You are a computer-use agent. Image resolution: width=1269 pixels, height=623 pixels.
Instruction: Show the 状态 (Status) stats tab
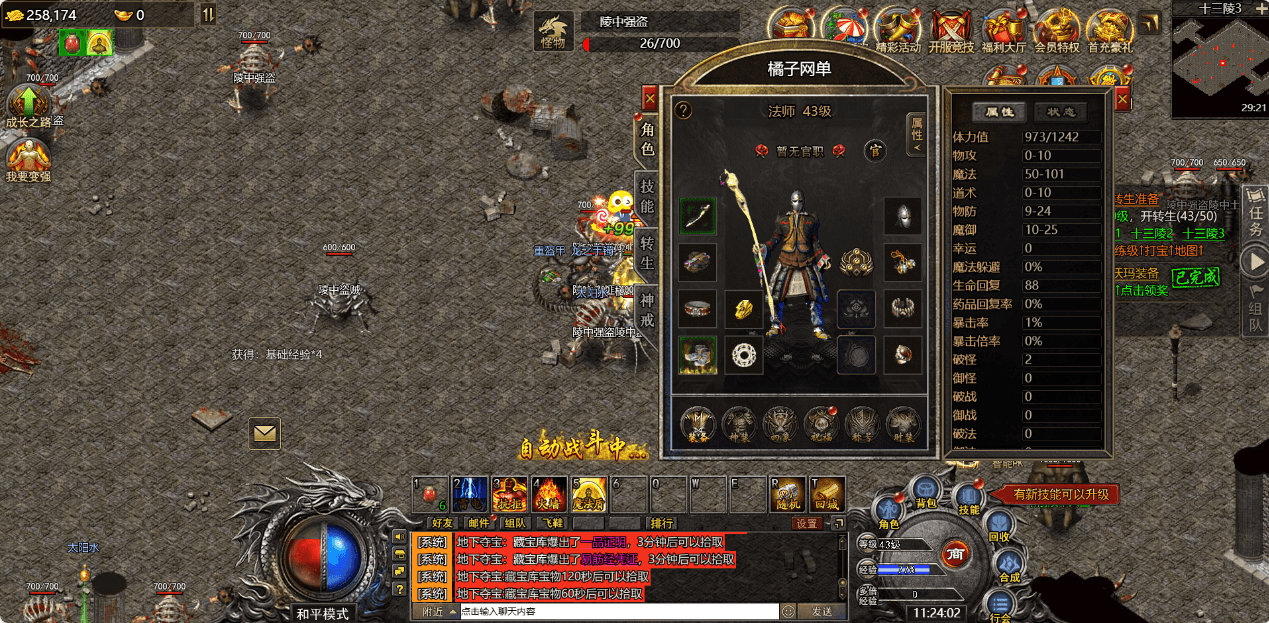pyautogui.click(x=1061, y=112)
